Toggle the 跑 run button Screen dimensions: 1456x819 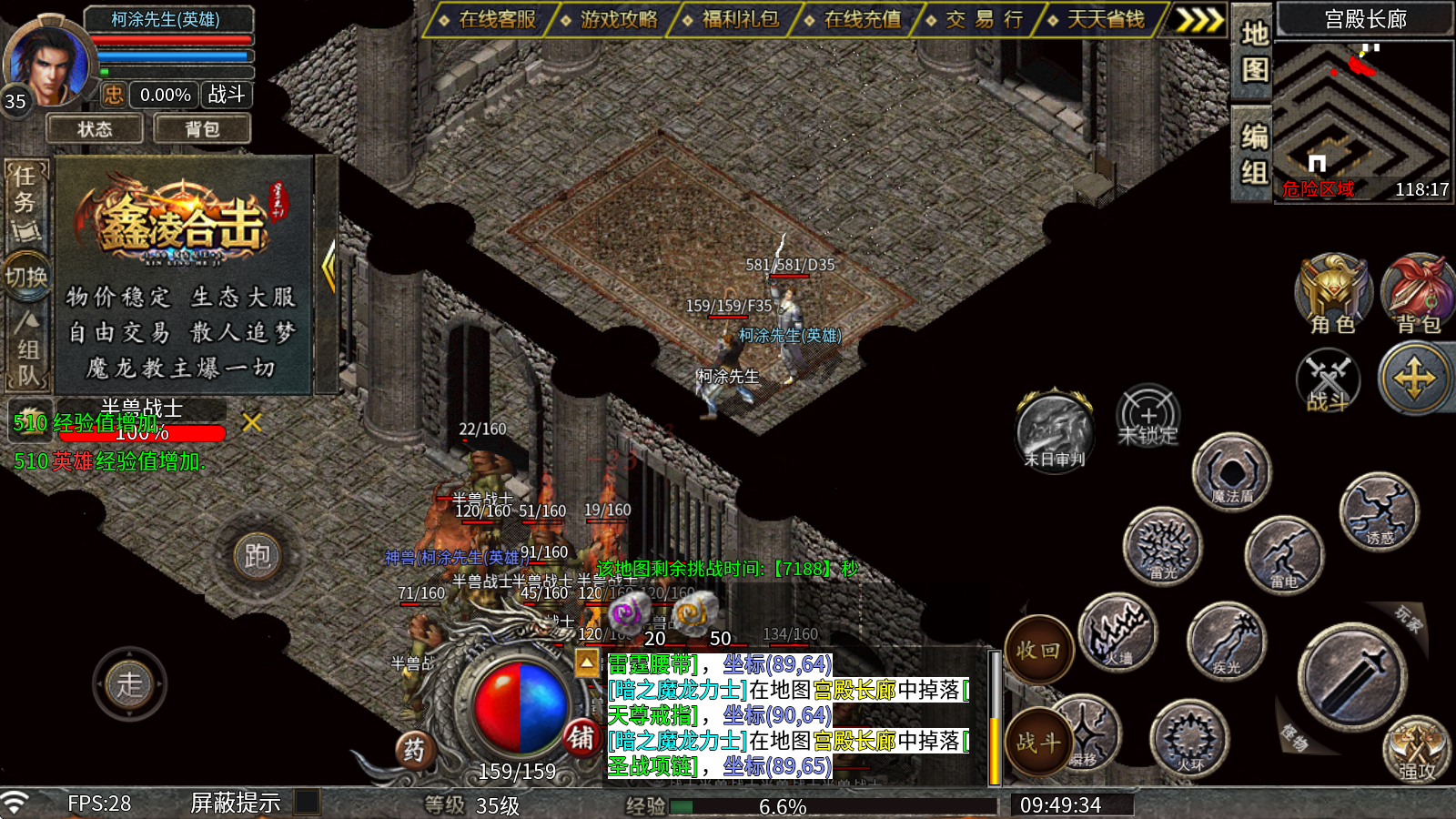[257, 555]
